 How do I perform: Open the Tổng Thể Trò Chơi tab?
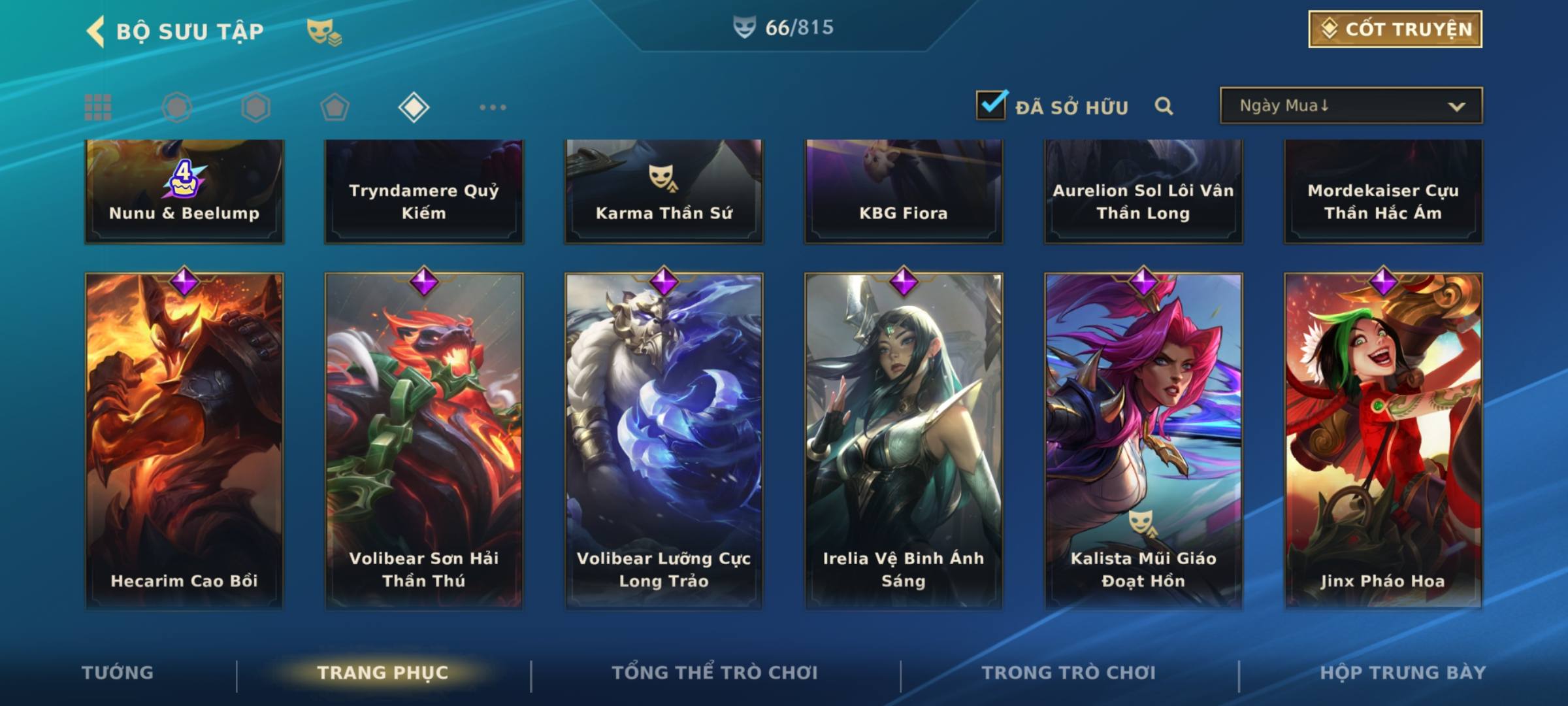click(x=715, y=673)
